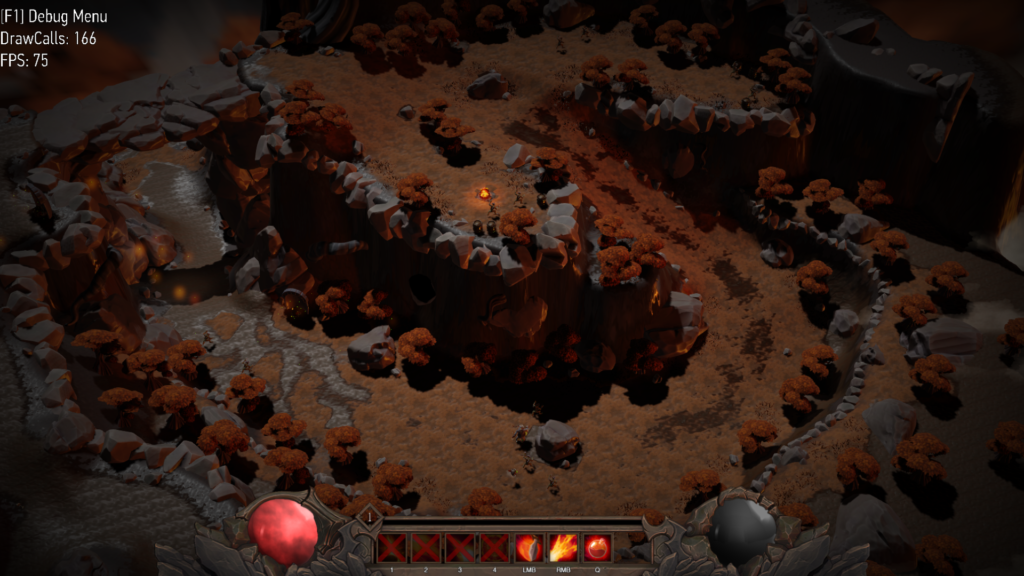Open the F1 Debug Menu label
Screen dimensions: 1024x576
pos(54,17)
